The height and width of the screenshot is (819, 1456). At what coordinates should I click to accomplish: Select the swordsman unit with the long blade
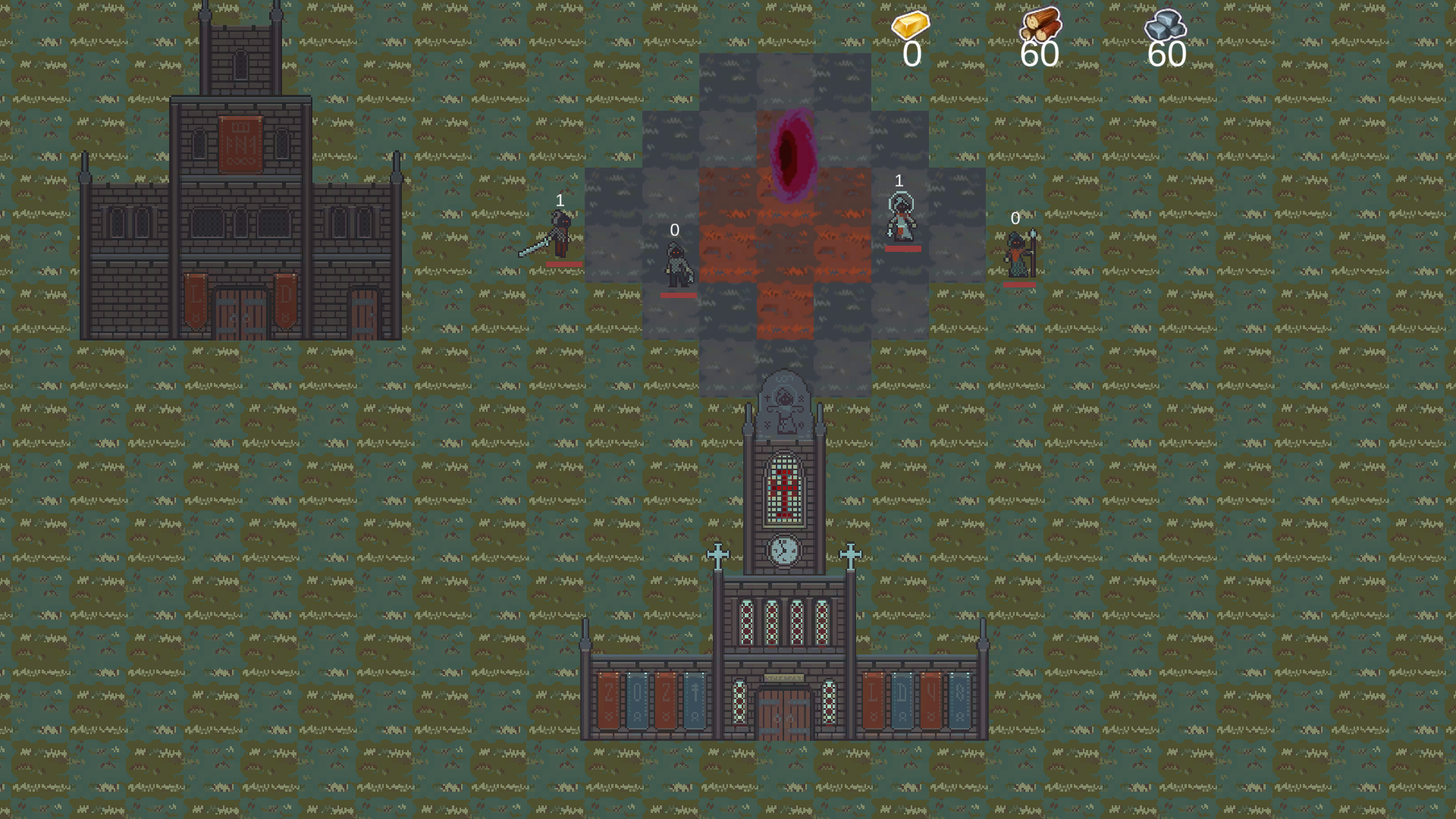click(560, 235)
